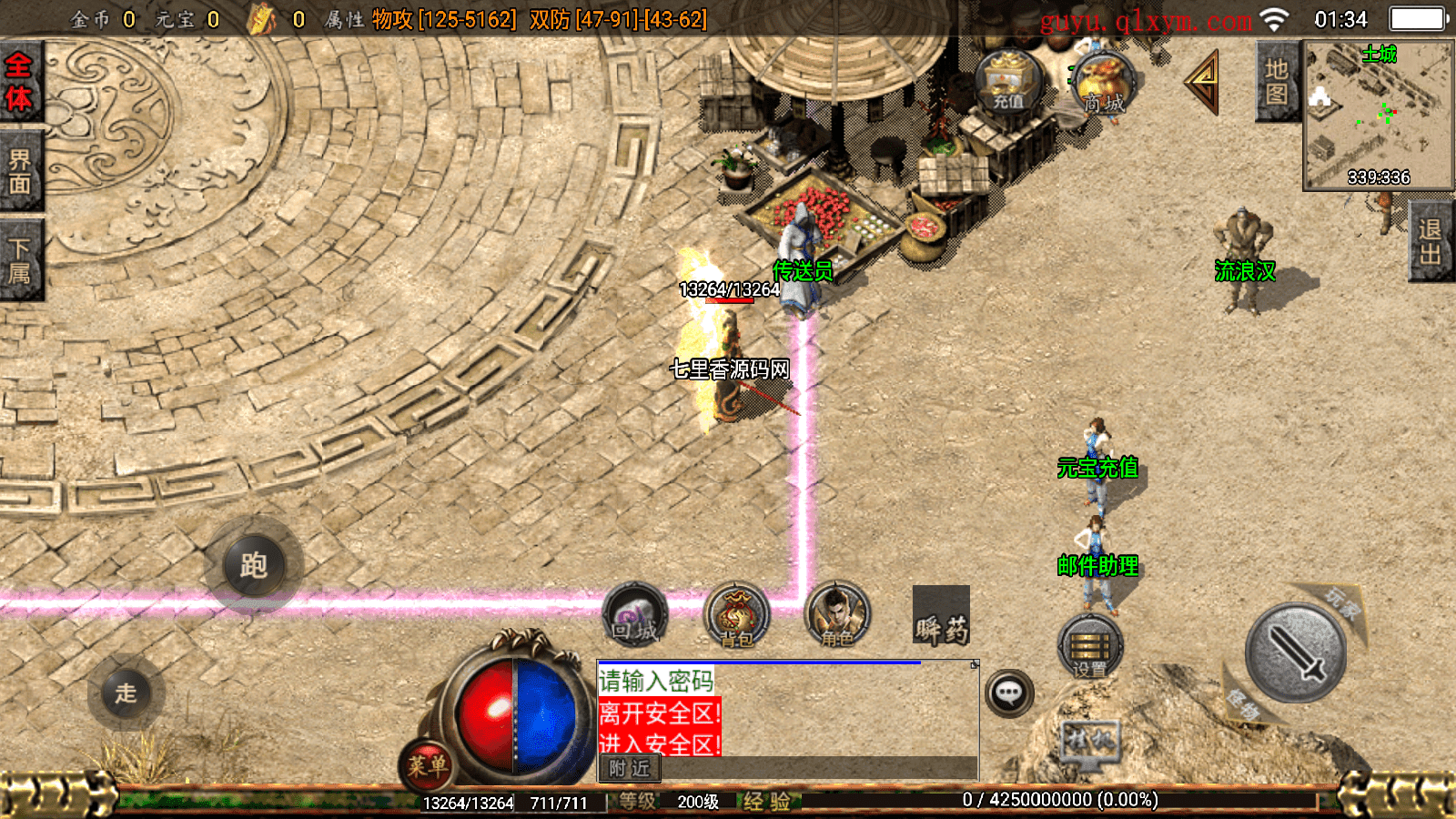Click the 土城 minimap
This screenshot has width=1456, height=819.
click(1378, 116)
